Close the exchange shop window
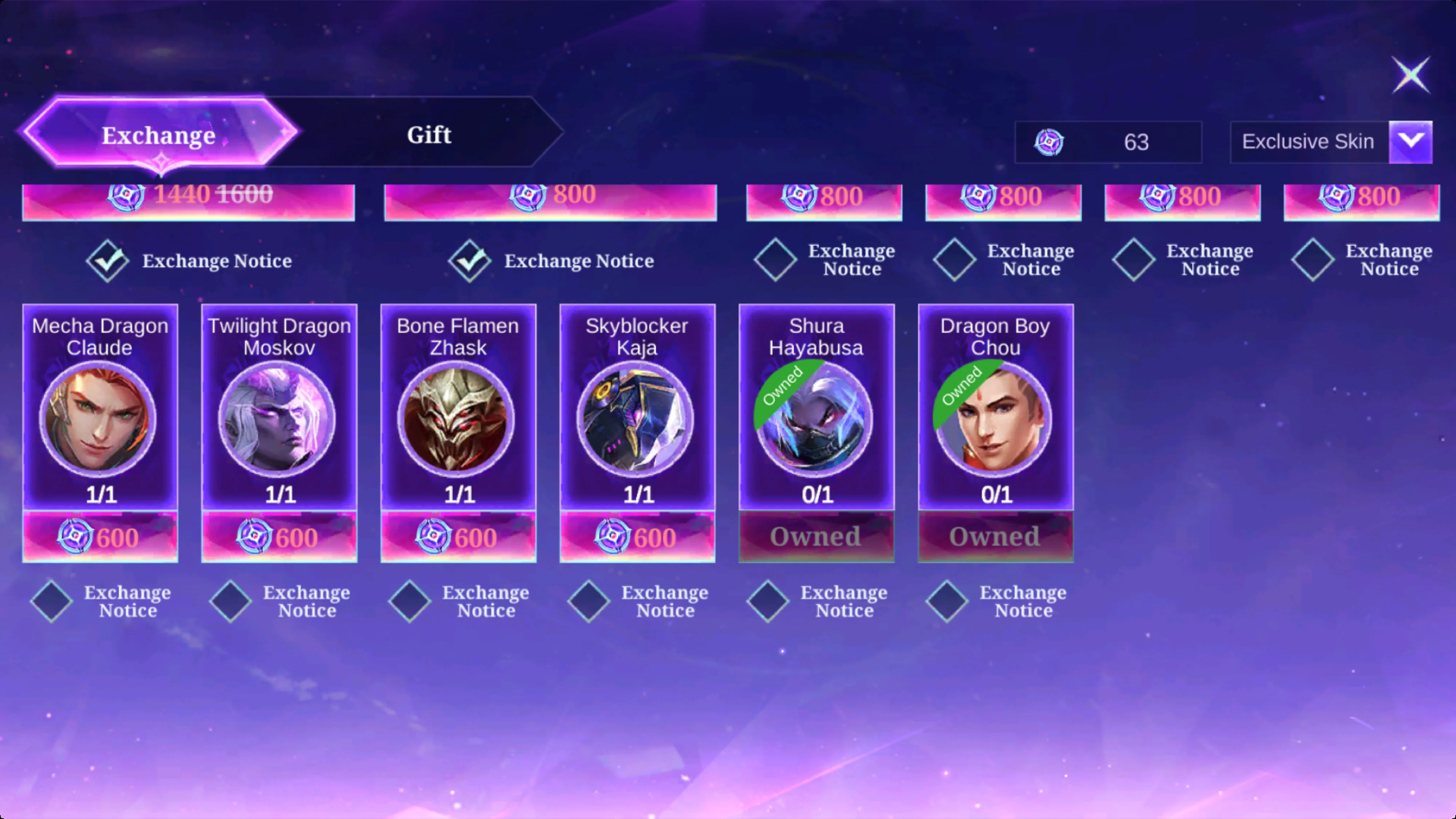This screenshot has width=1456, height=819. 1410,75
